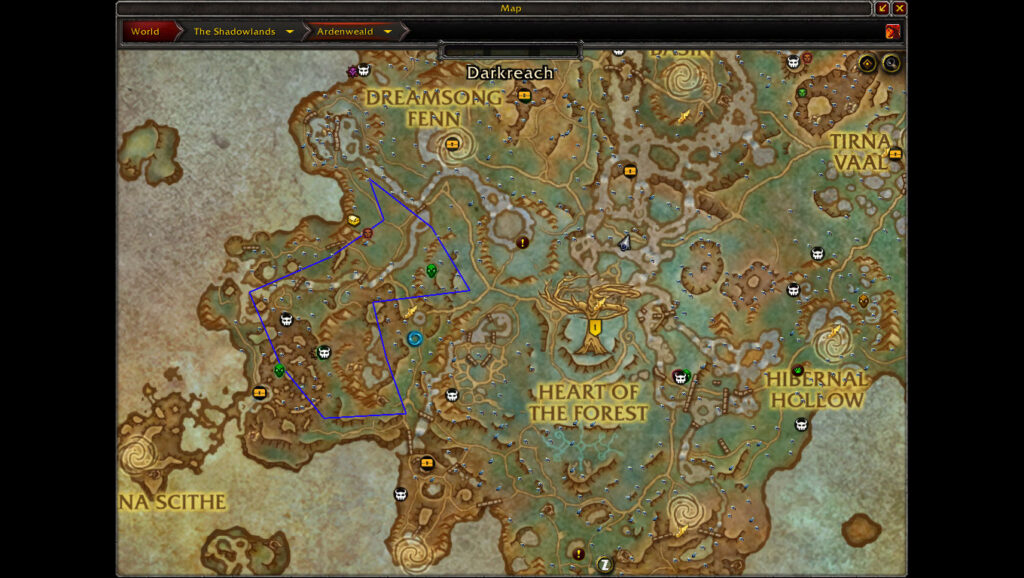Viewport: 1024px width, 578px height.
Task: Go to the World map breadcrumb
Action: tap(145, 31)
